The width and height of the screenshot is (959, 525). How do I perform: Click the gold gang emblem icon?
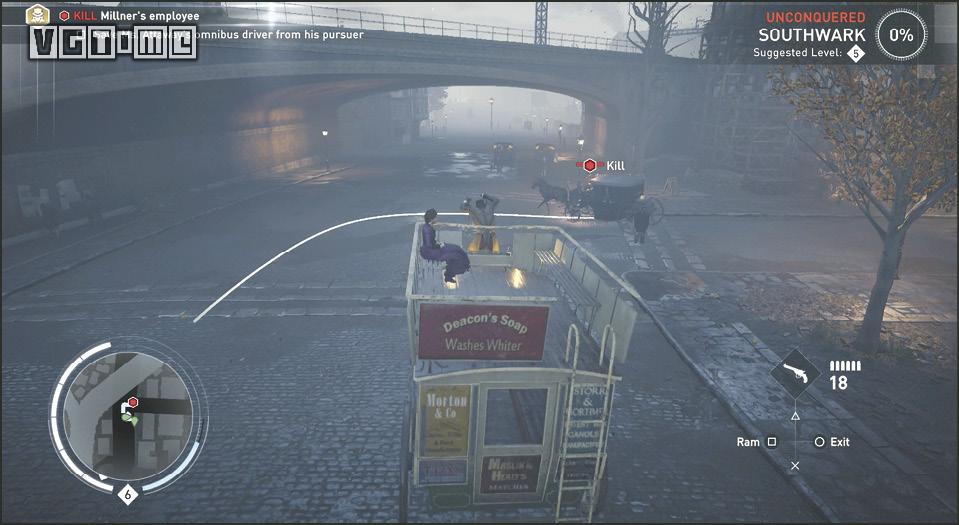37,14
